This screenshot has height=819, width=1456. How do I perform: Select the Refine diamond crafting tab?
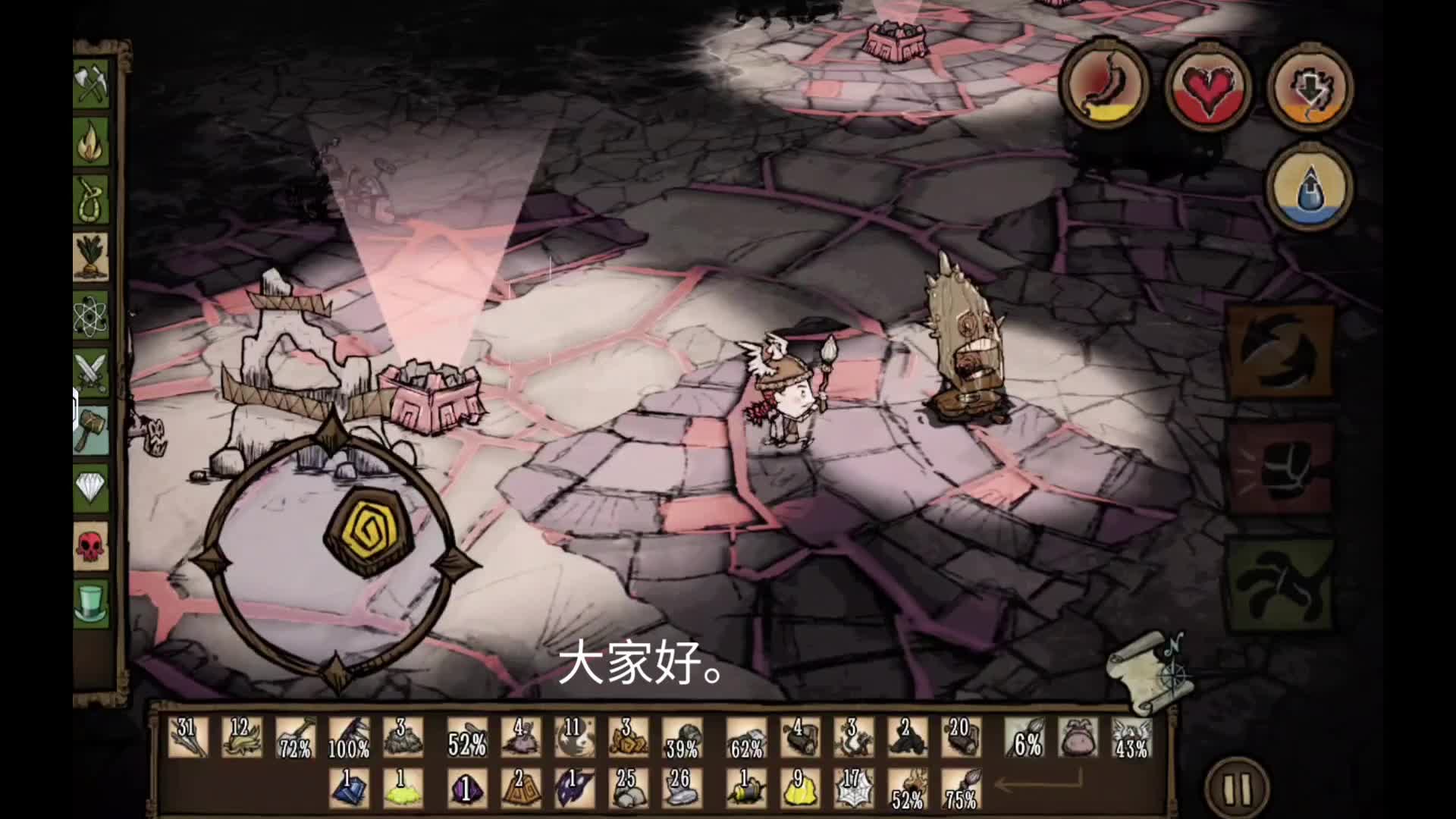tap(92, 488)
